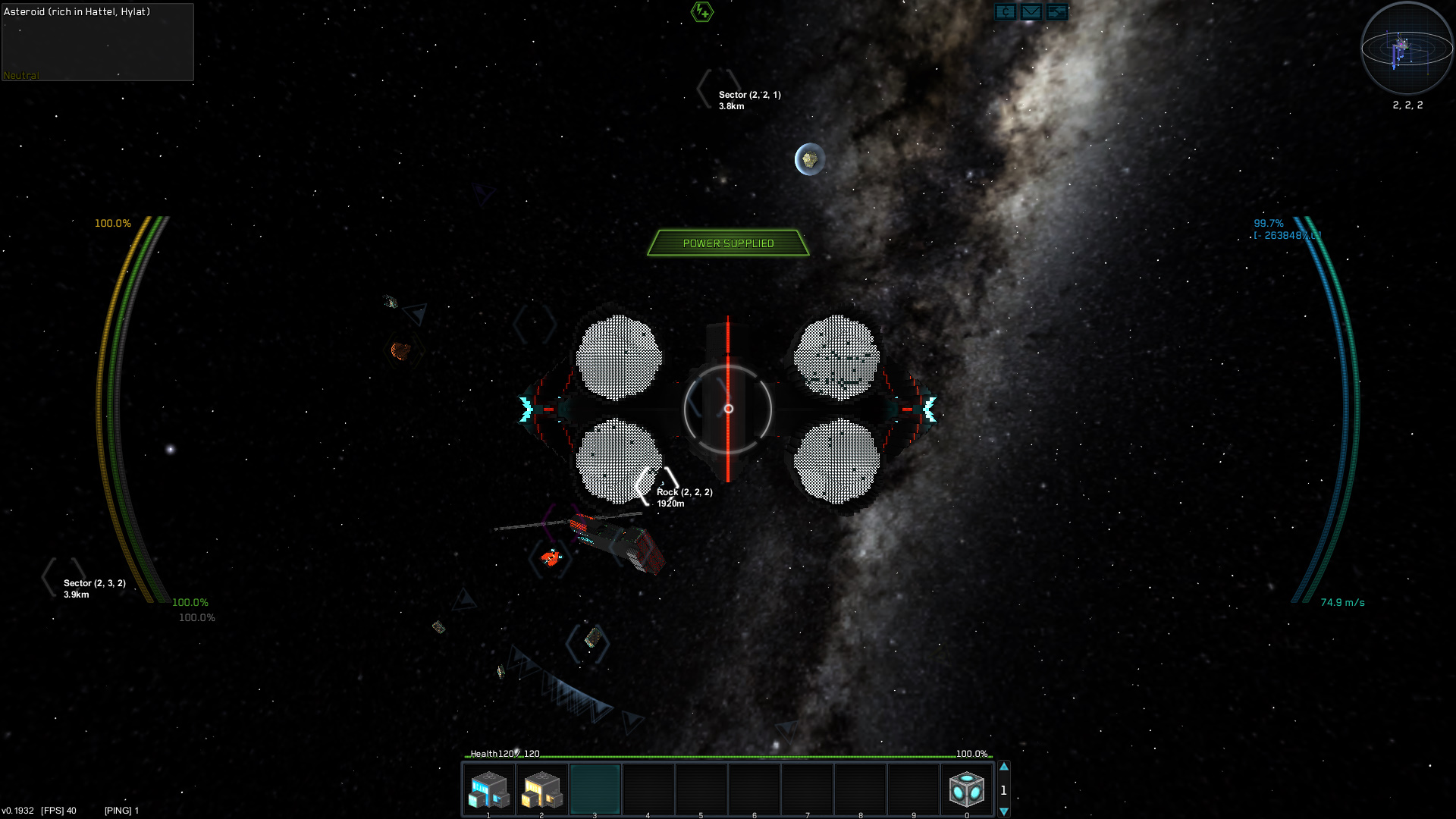This screenshot has width=1456, height=819.
Task: Select the Sector (2, 3, 2) waypoint marker
Action: point(64,578)
